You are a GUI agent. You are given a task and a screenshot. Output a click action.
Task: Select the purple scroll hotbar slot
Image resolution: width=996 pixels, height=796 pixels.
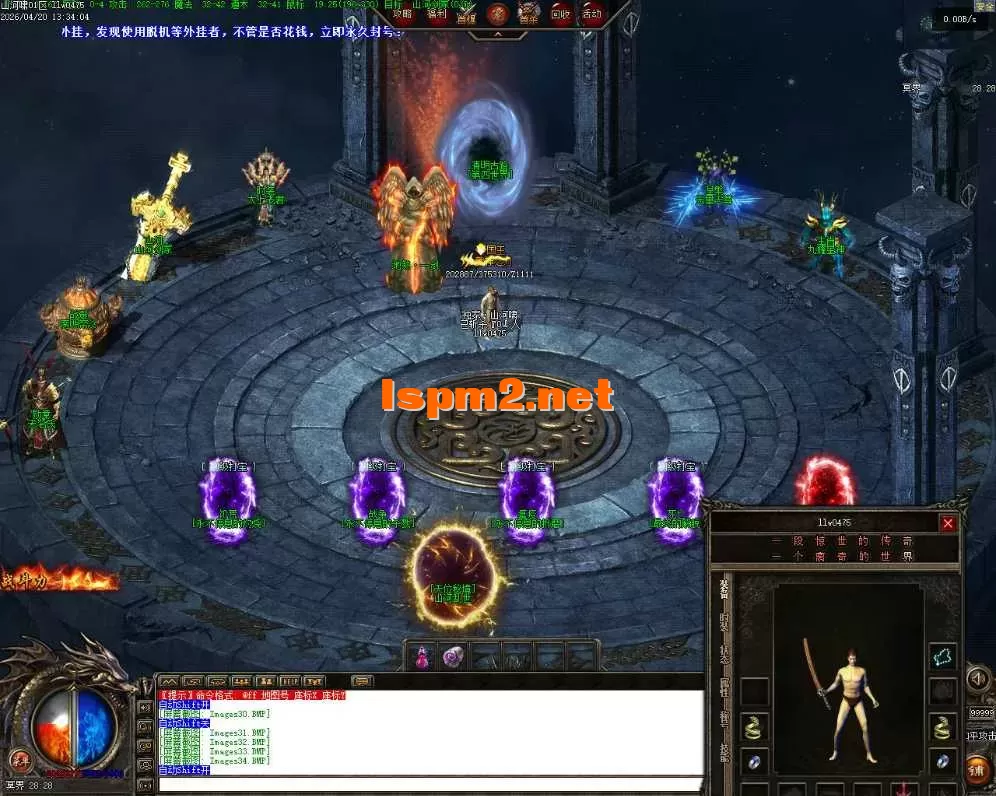coord(455,657)
